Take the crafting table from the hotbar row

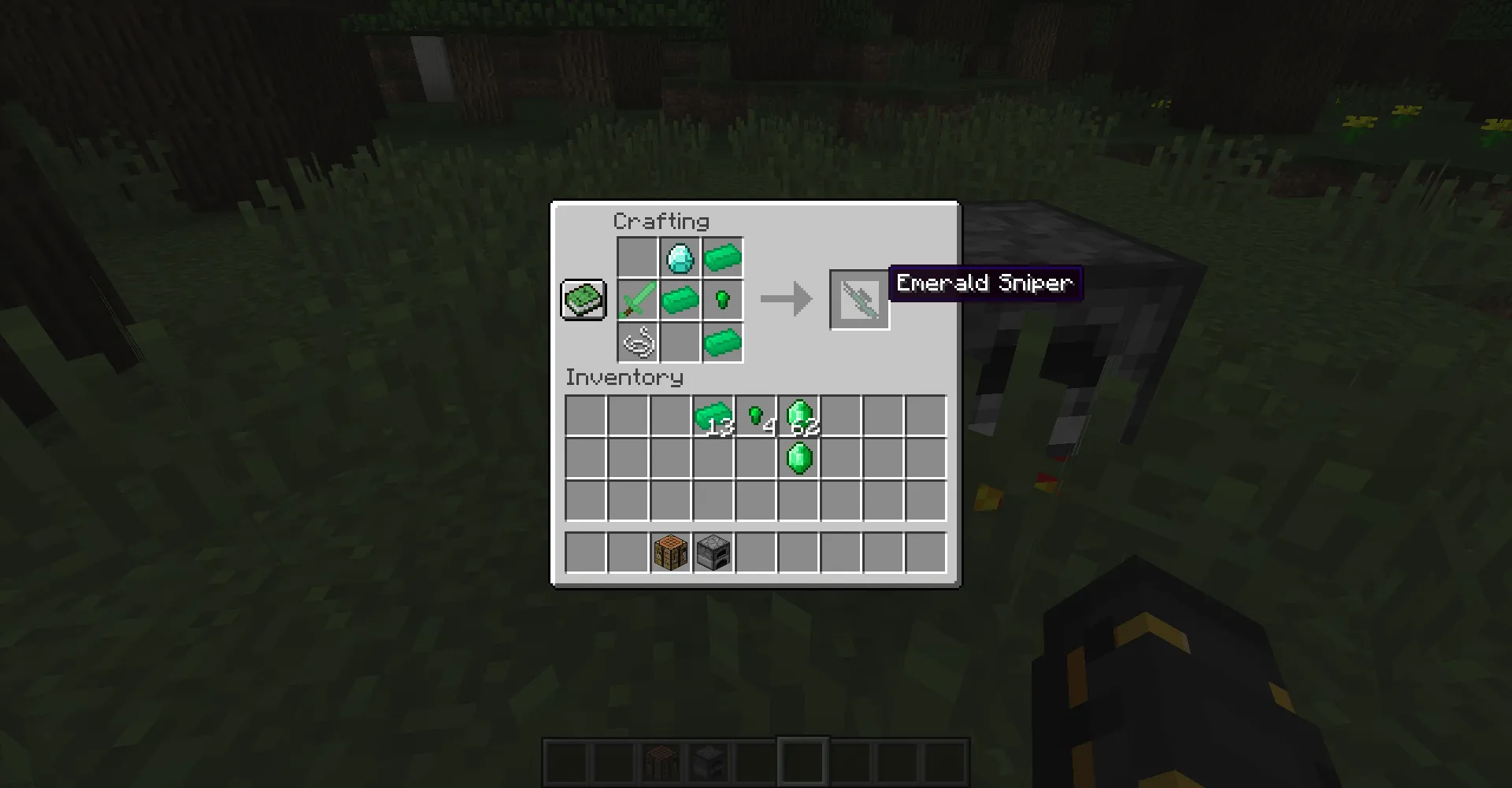[x=671, y=551]
